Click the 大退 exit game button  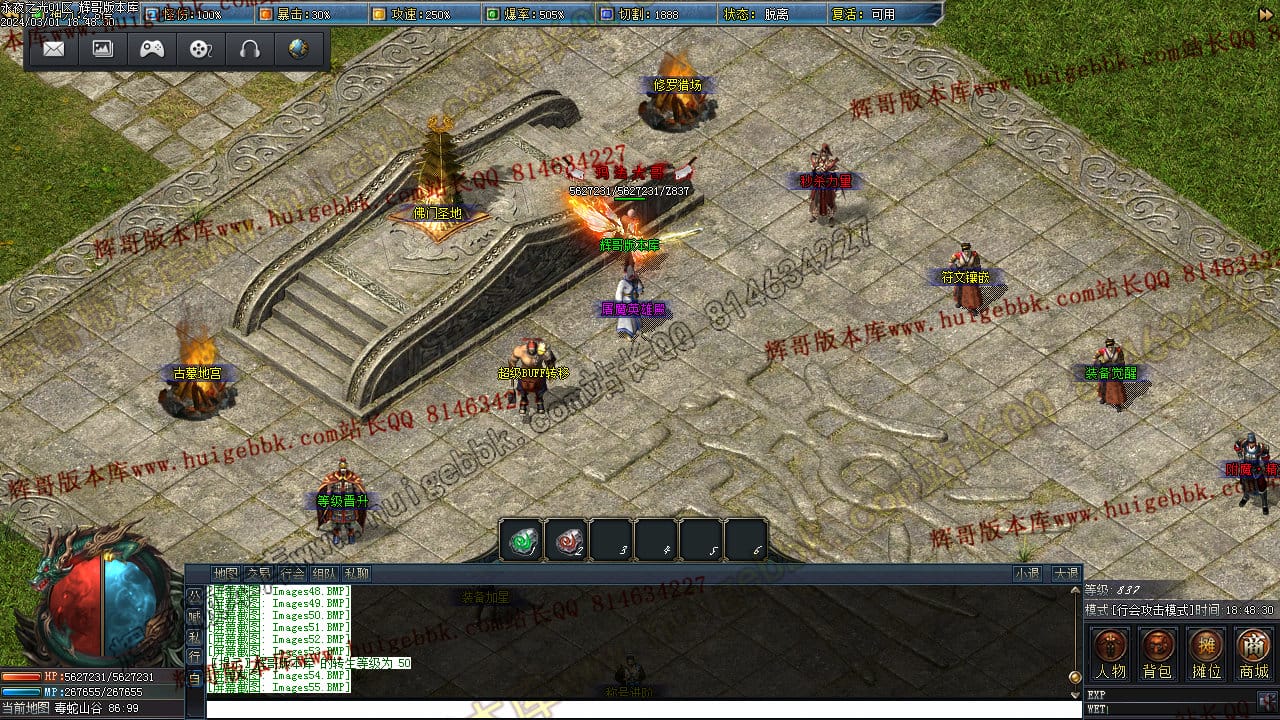[x=1065, y=574]
